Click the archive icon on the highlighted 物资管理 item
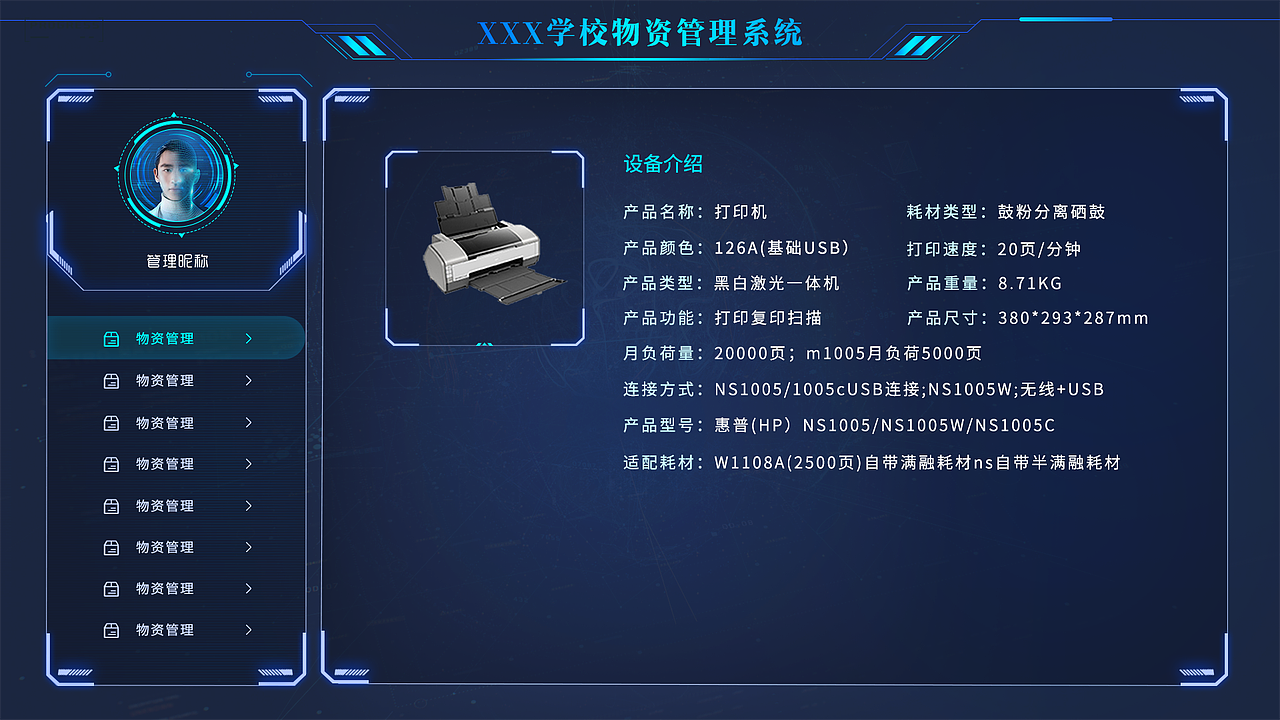This screenshot has width=1280, height=720. 113,338
